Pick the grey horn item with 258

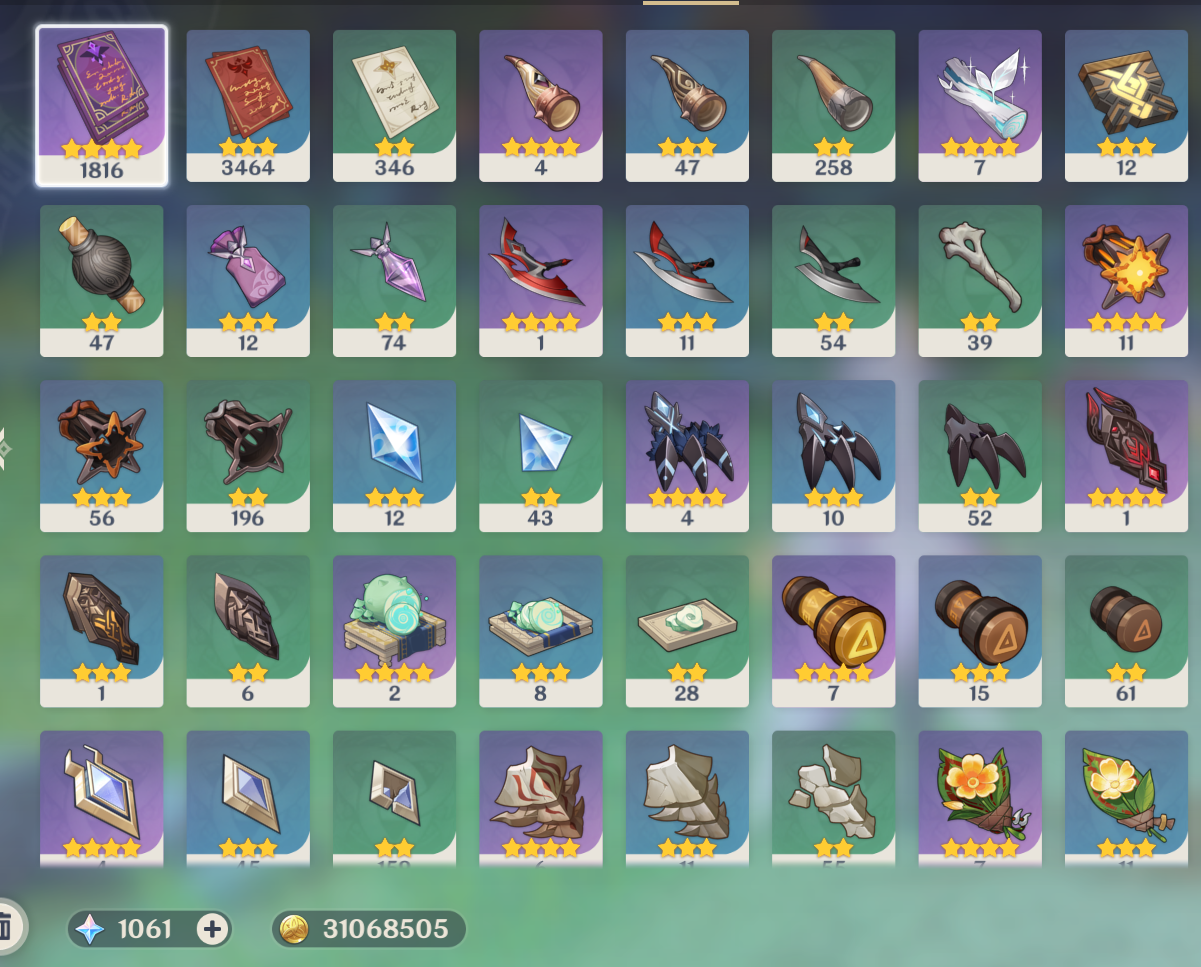(x=833, y=105)
